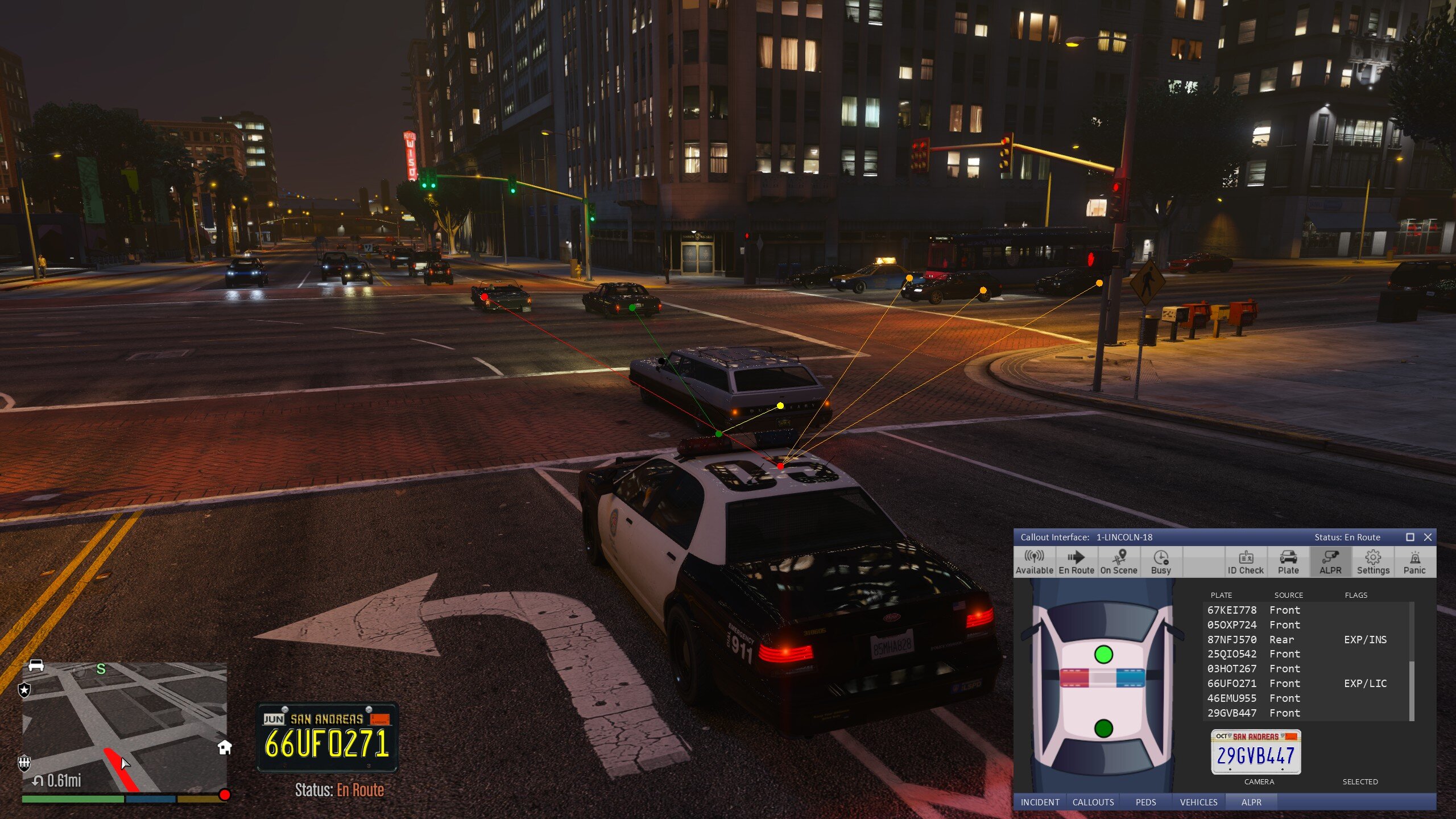Open the ID Check tool
The image size is (1456, 819).
point(1246,562)
